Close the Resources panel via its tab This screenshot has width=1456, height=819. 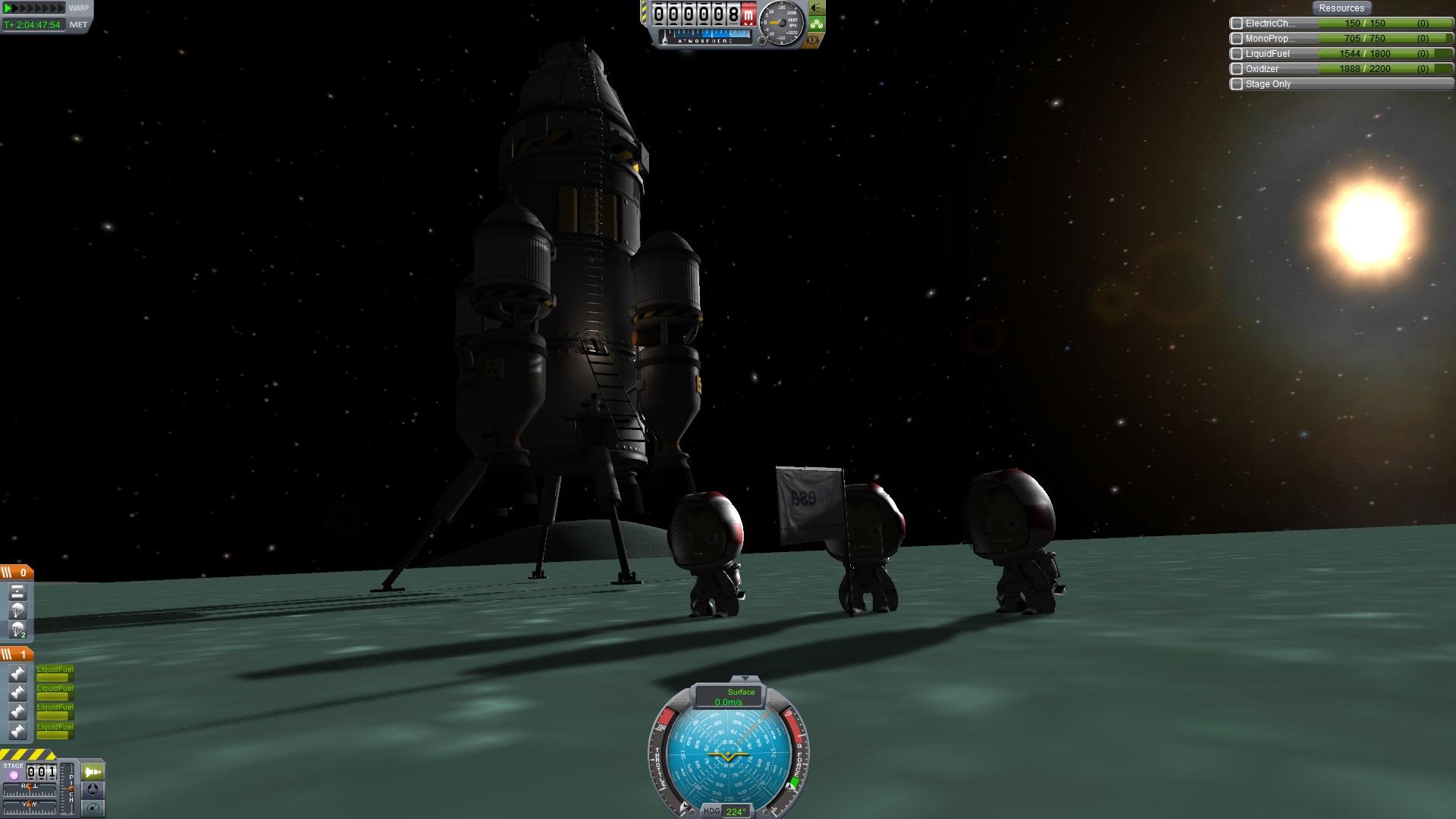pos(1341,8)
